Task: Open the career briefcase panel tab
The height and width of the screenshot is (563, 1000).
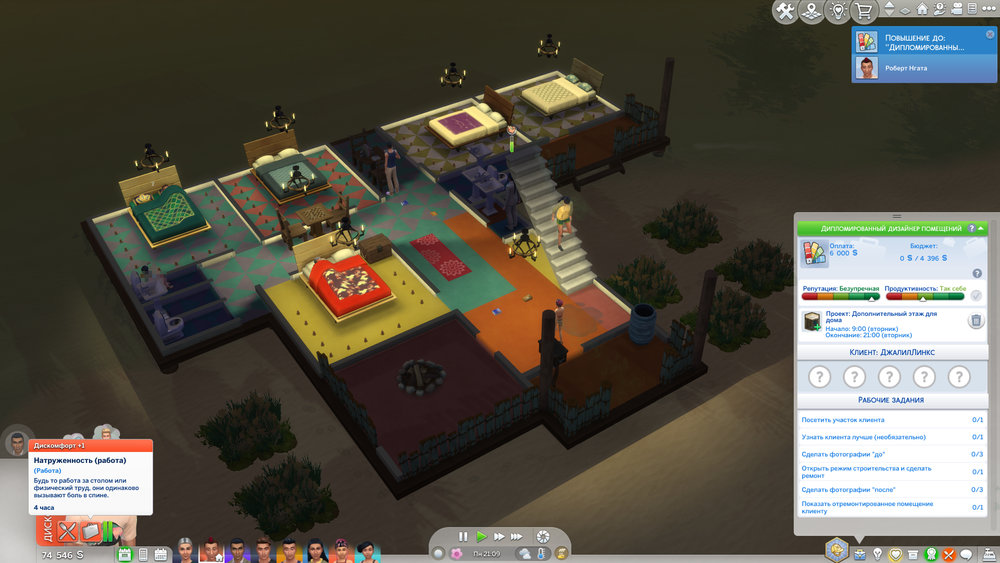Action: point(860,553)
